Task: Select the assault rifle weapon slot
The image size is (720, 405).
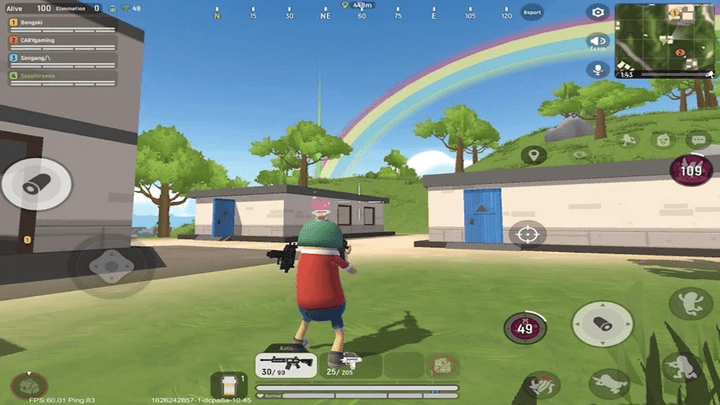Action: (x=286, y=364)
